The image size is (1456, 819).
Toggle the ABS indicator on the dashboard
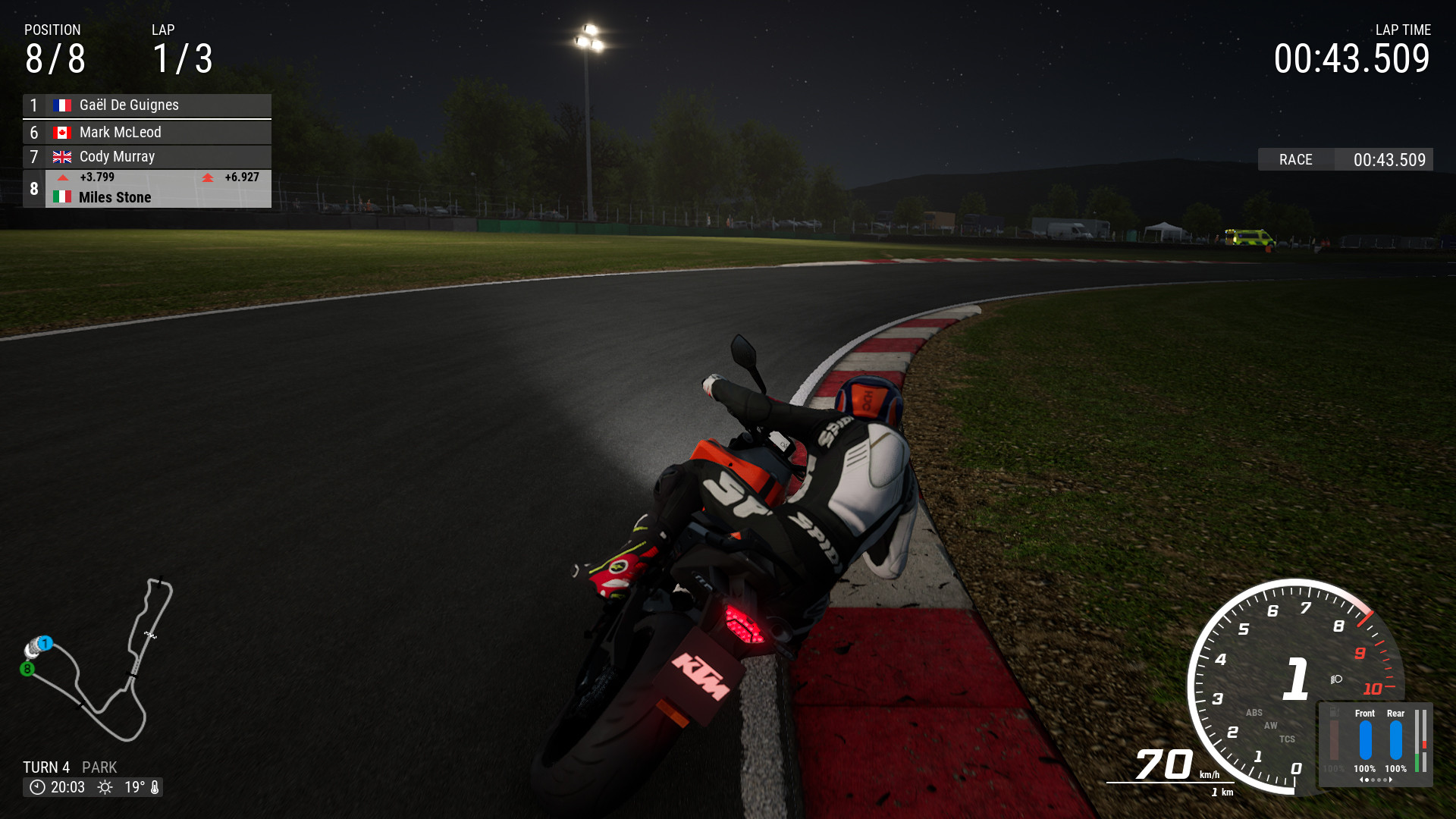tap(1255, 713)
